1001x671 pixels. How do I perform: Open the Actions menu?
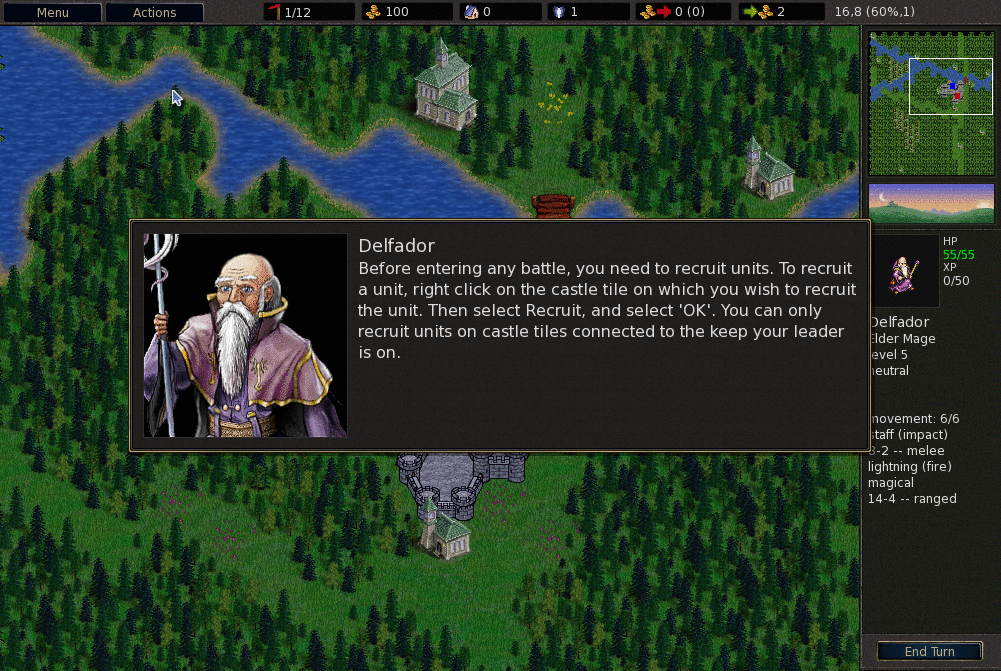(154, 13)
